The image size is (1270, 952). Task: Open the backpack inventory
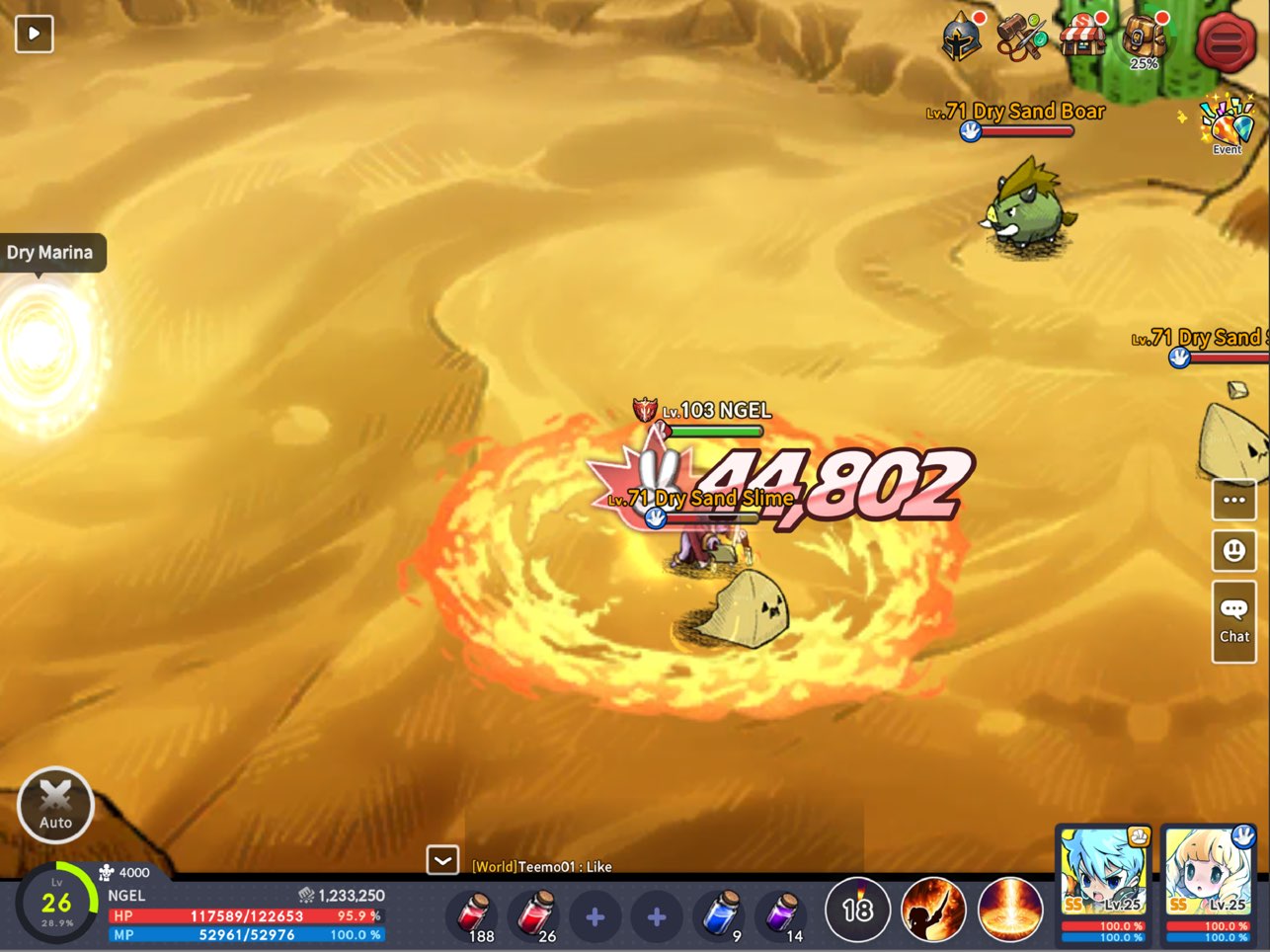pos(1145,38)
